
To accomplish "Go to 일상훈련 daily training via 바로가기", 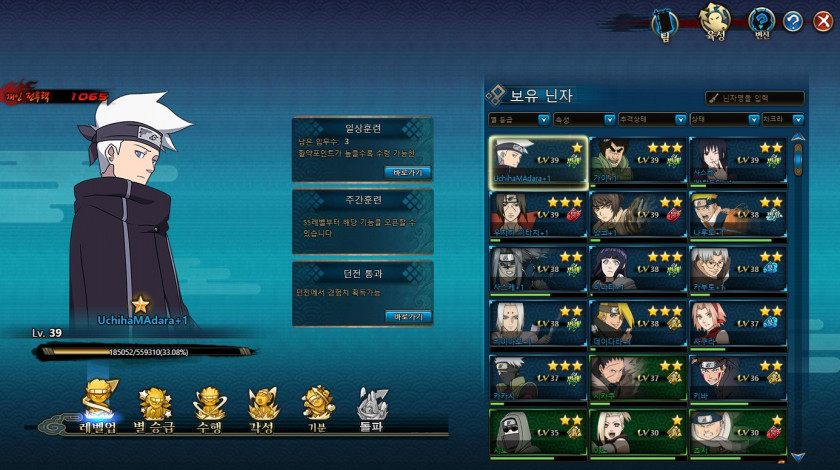I will point(408,171).
